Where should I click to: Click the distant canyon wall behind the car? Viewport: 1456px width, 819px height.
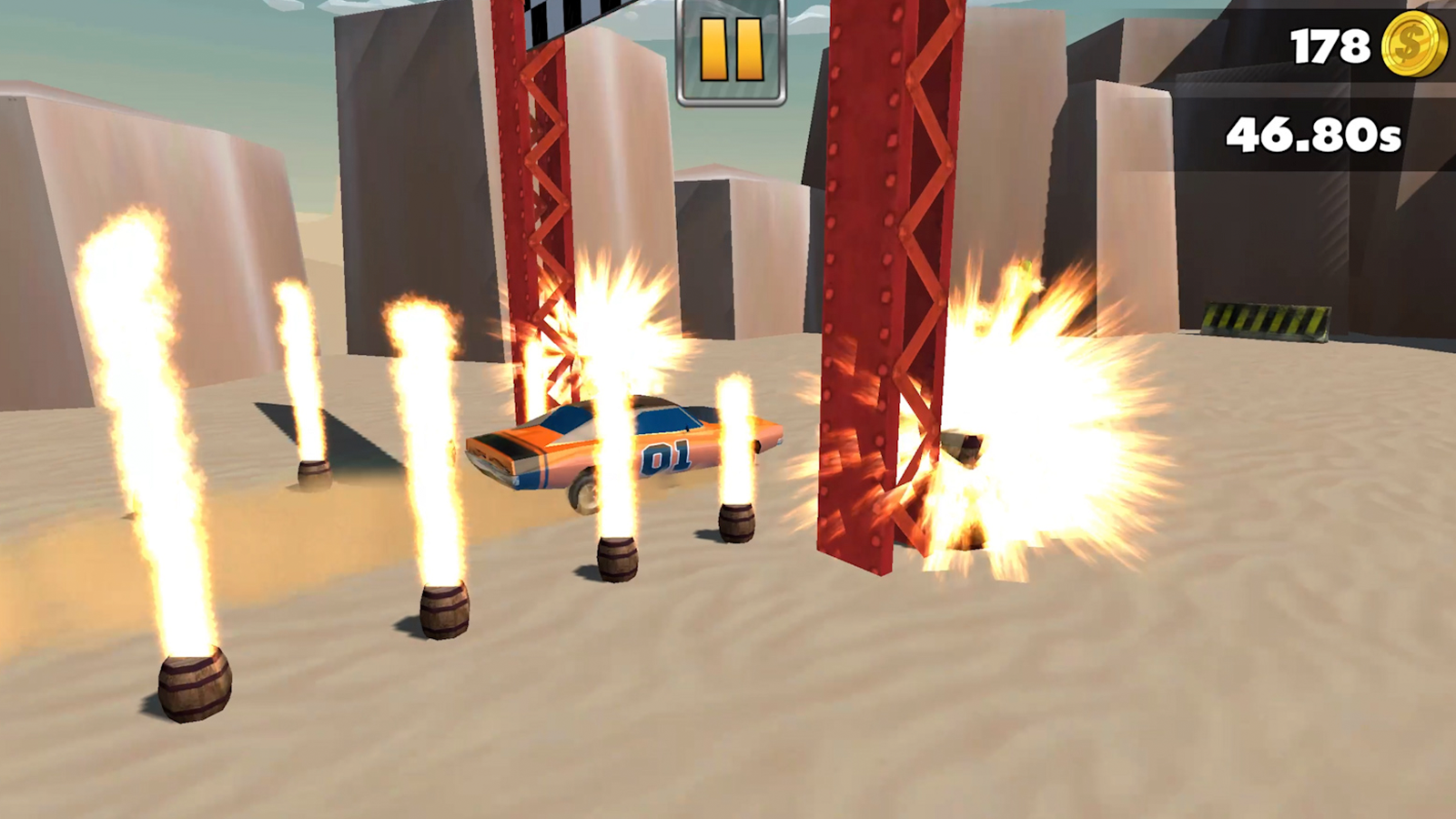click(x=746, y=227)
